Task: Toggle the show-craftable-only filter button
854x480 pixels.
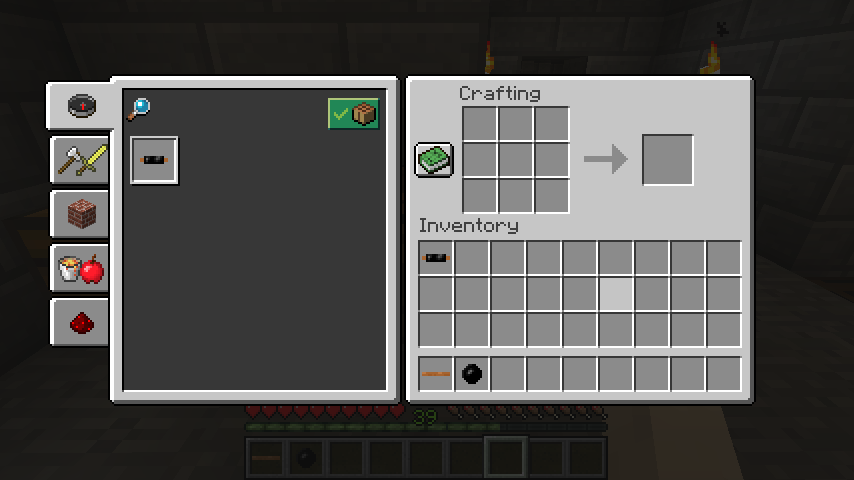Action: click(x=353, y=114)
